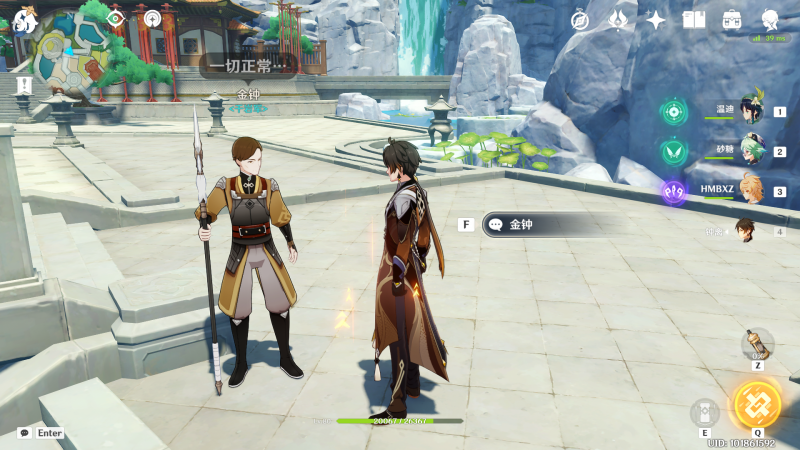The image size is (800, 450).
Task: Open the chat speech bubble icon
Action: coord(24,433)
